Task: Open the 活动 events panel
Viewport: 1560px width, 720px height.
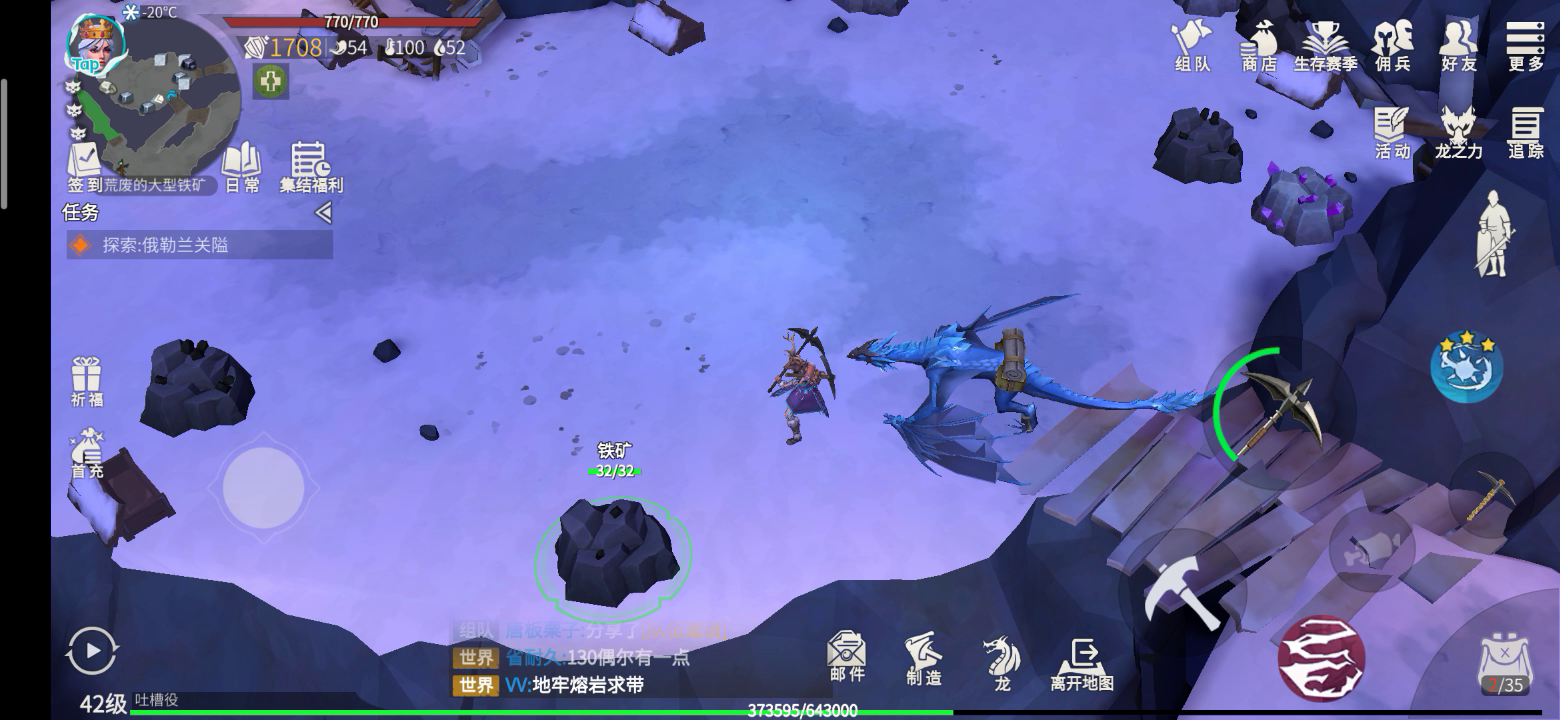Action: tap(1392, 133)
